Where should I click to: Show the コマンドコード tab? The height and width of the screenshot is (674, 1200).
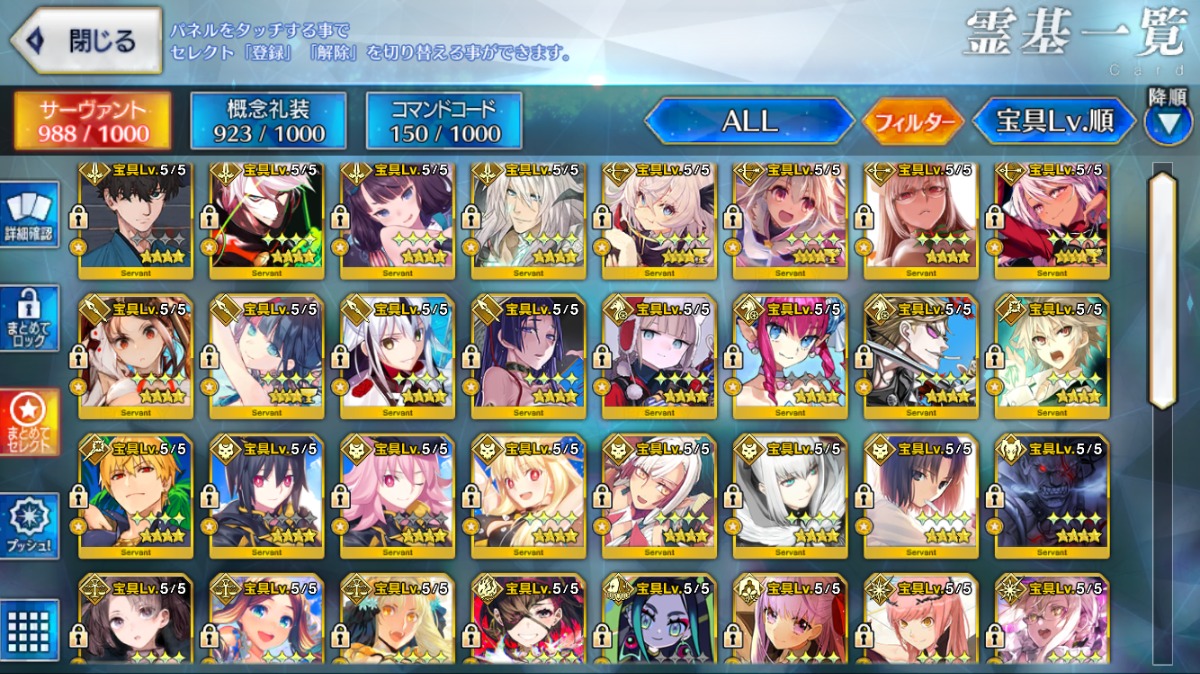444,121
